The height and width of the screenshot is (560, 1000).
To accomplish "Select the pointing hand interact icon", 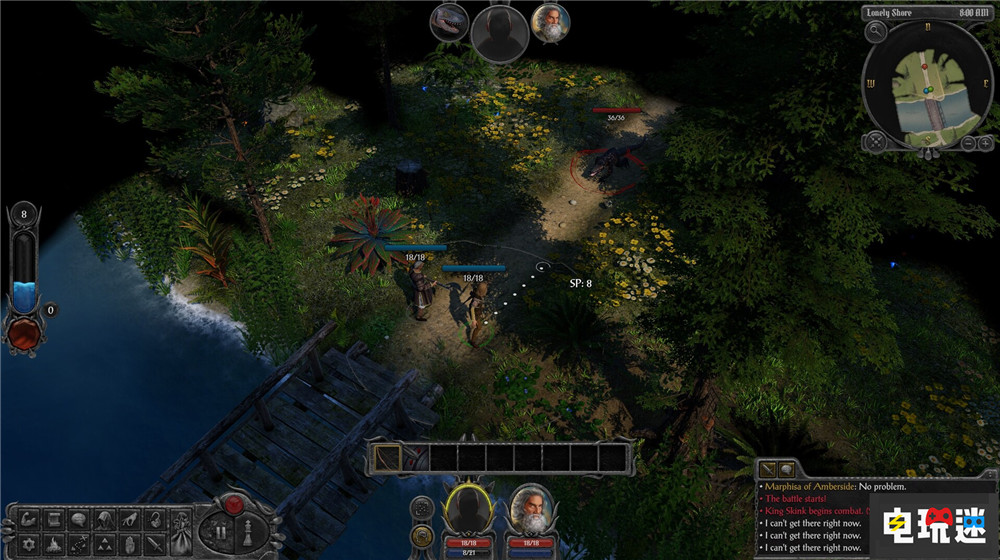I will [130, 520].
